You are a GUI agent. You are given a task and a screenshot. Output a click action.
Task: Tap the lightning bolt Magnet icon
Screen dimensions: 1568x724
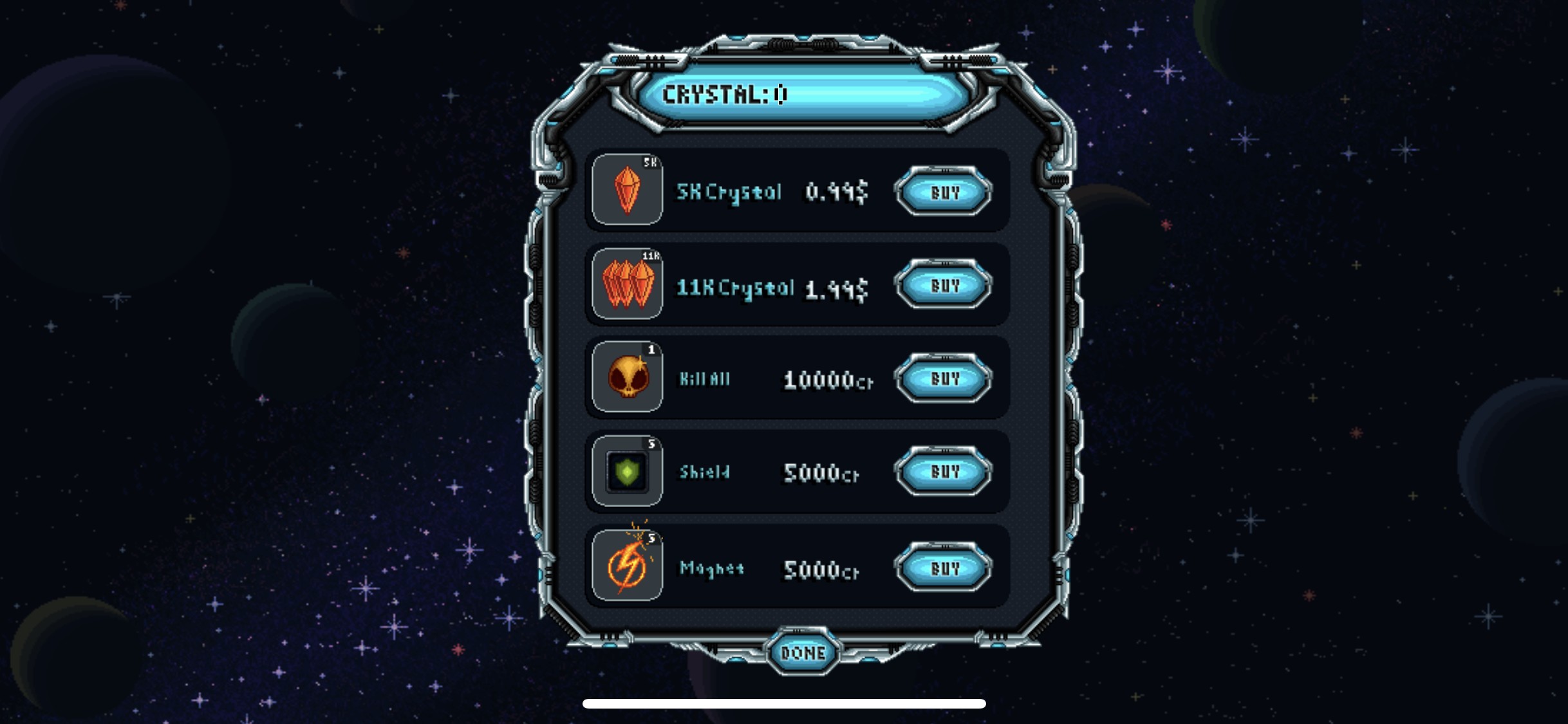tap(627, 566)
